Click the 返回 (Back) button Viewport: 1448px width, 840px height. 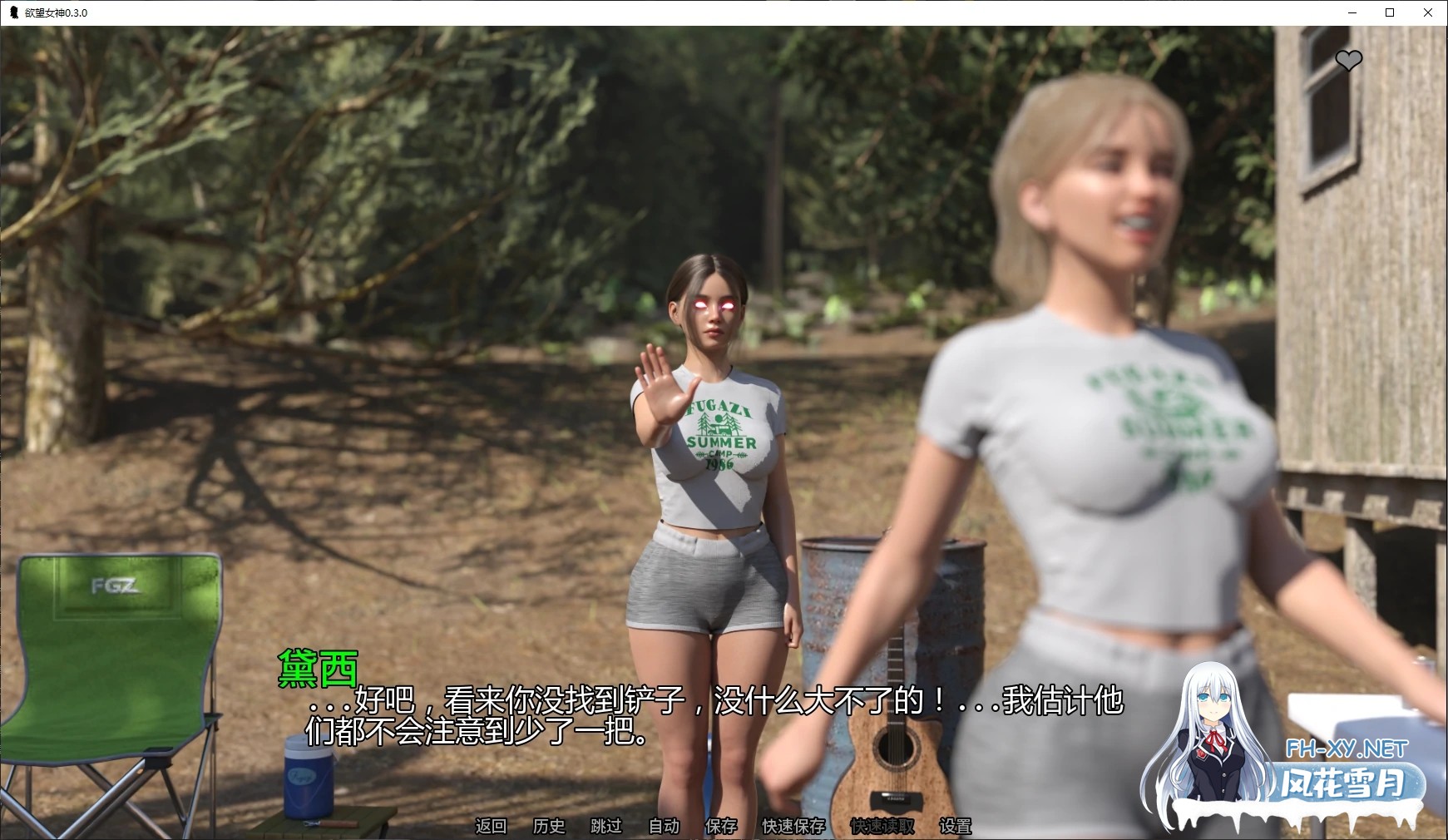pos(491,826)
